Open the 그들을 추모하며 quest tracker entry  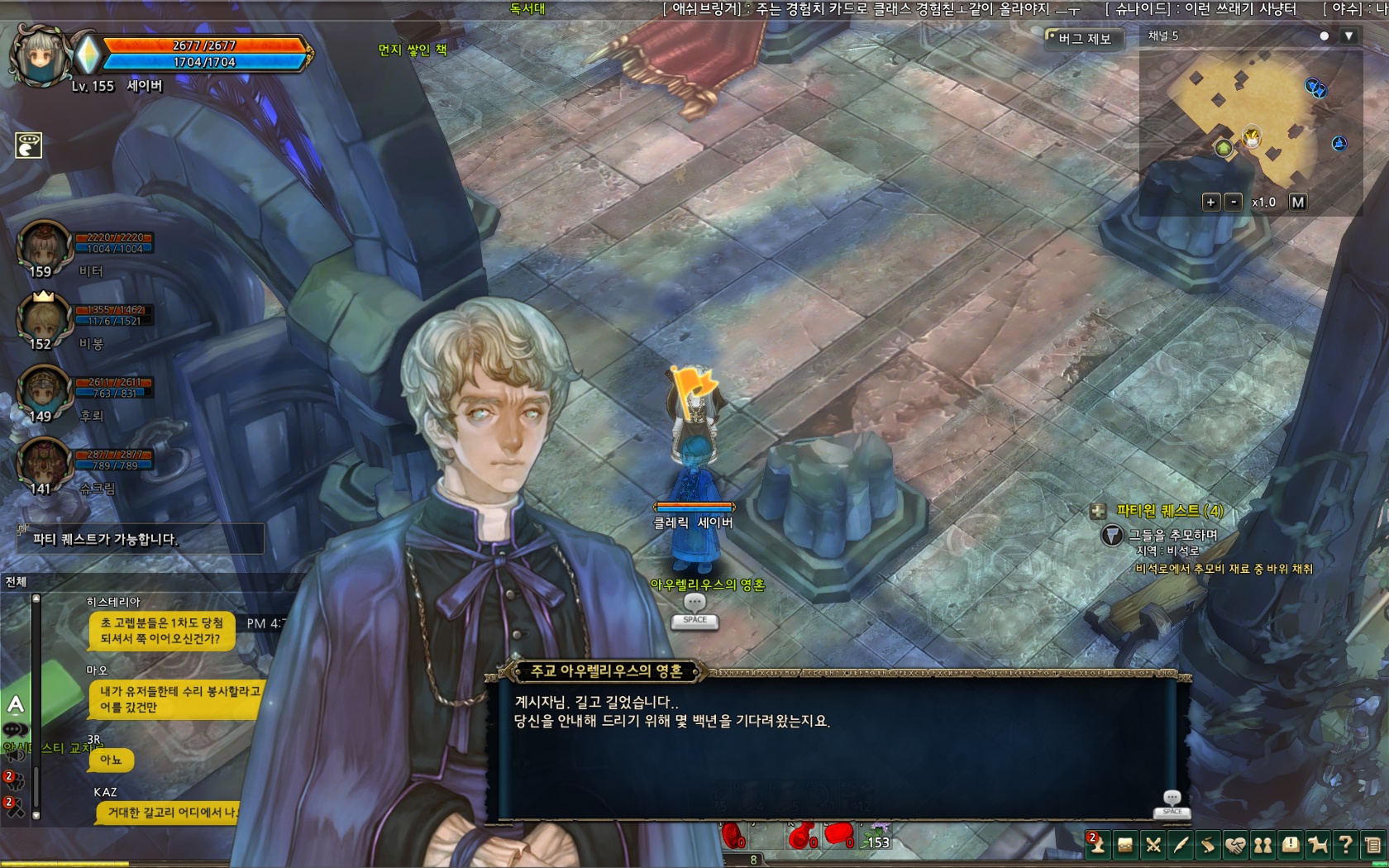point(1172,535)
